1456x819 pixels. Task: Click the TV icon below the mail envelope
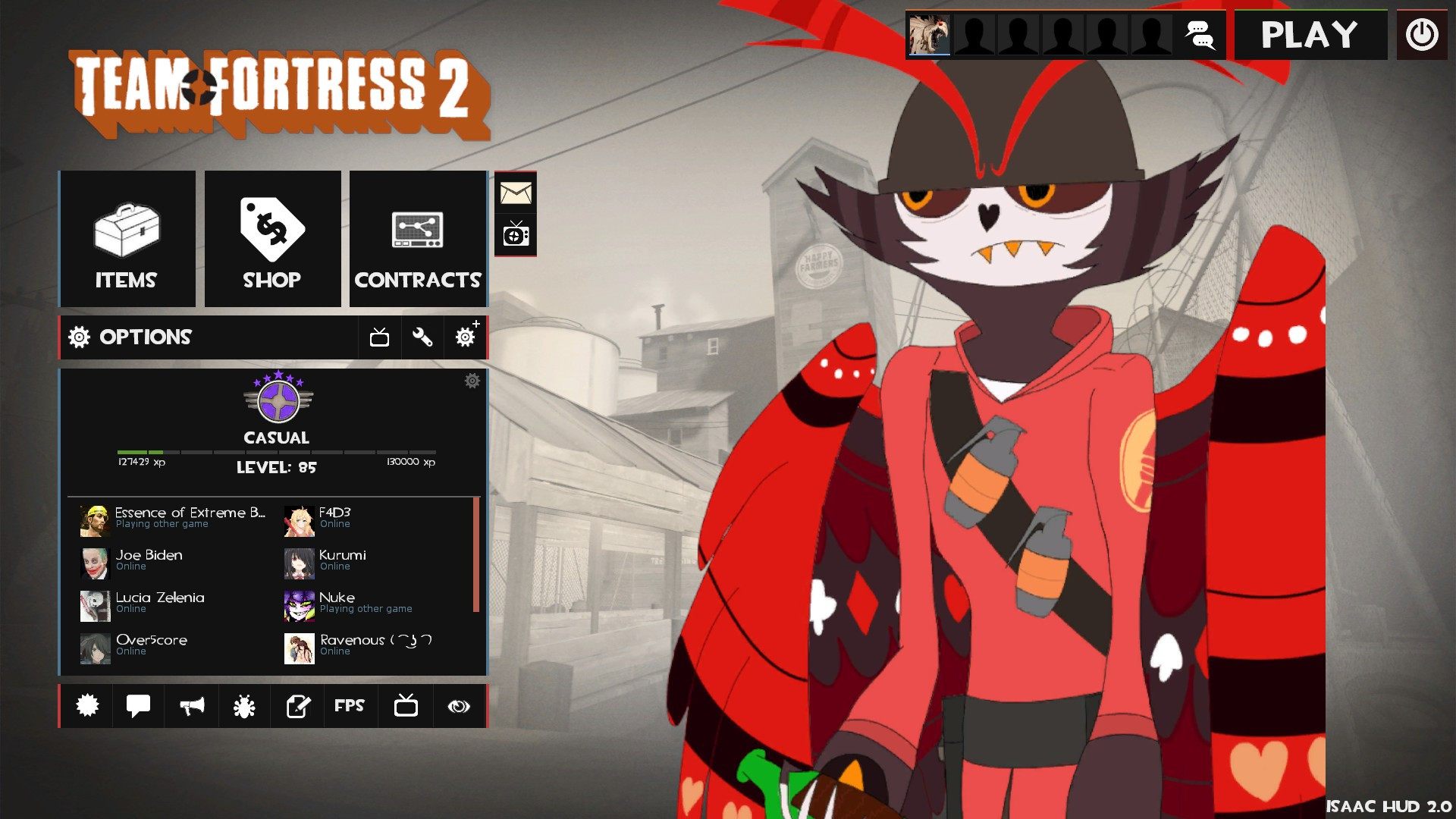click(x=516, y=234)
